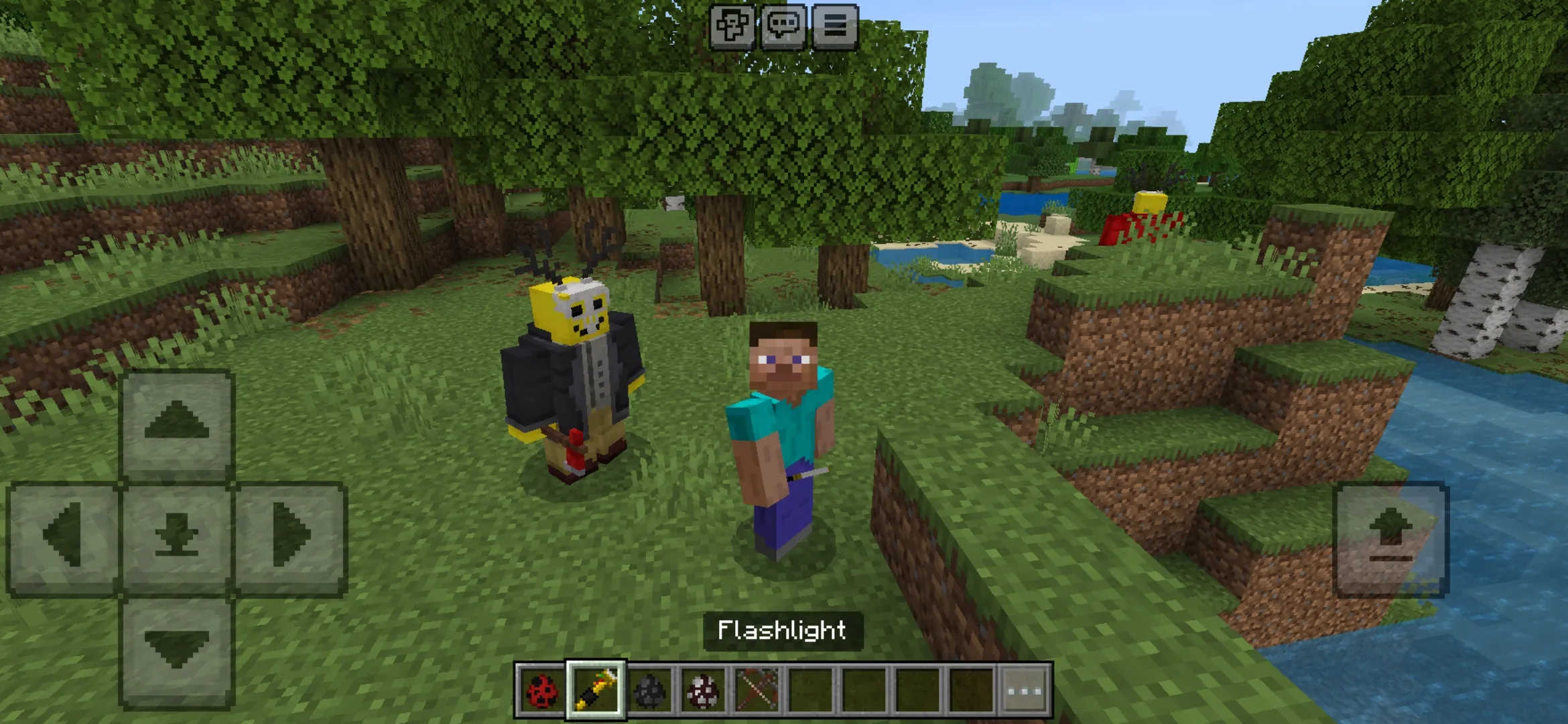1568x724 pixels.
Task: Select the red black-spotted spawn egg slot
Action: click(541, 690)
